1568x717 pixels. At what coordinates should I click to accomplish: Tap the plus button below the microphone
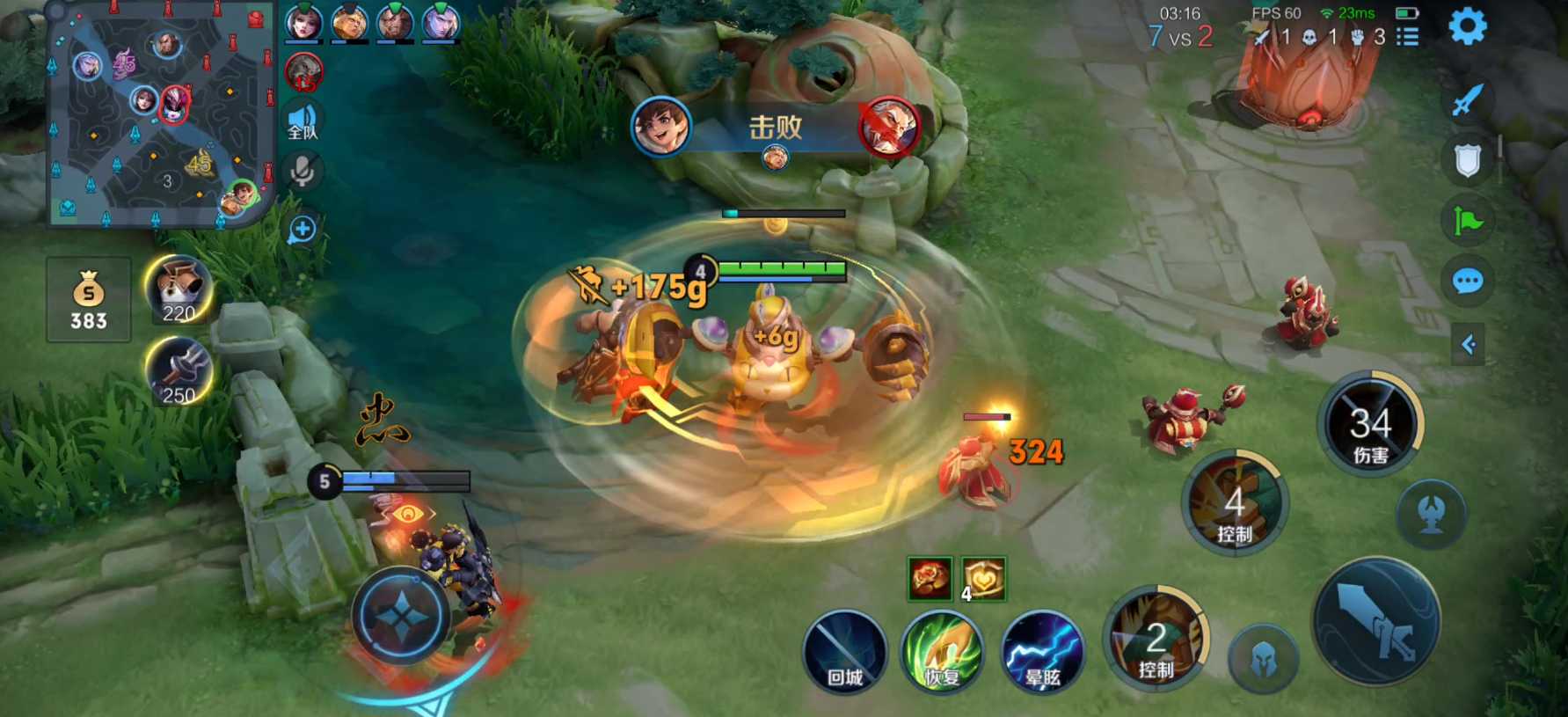point(303,230)
